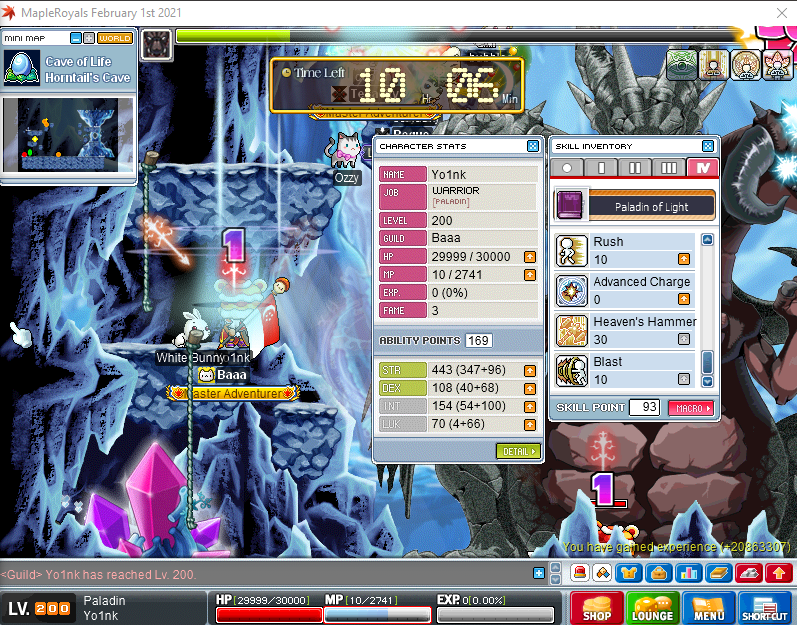Viewport: 797px width, 625px height.
Task: Open the second job skill tab
Action: tap(635, 168)
